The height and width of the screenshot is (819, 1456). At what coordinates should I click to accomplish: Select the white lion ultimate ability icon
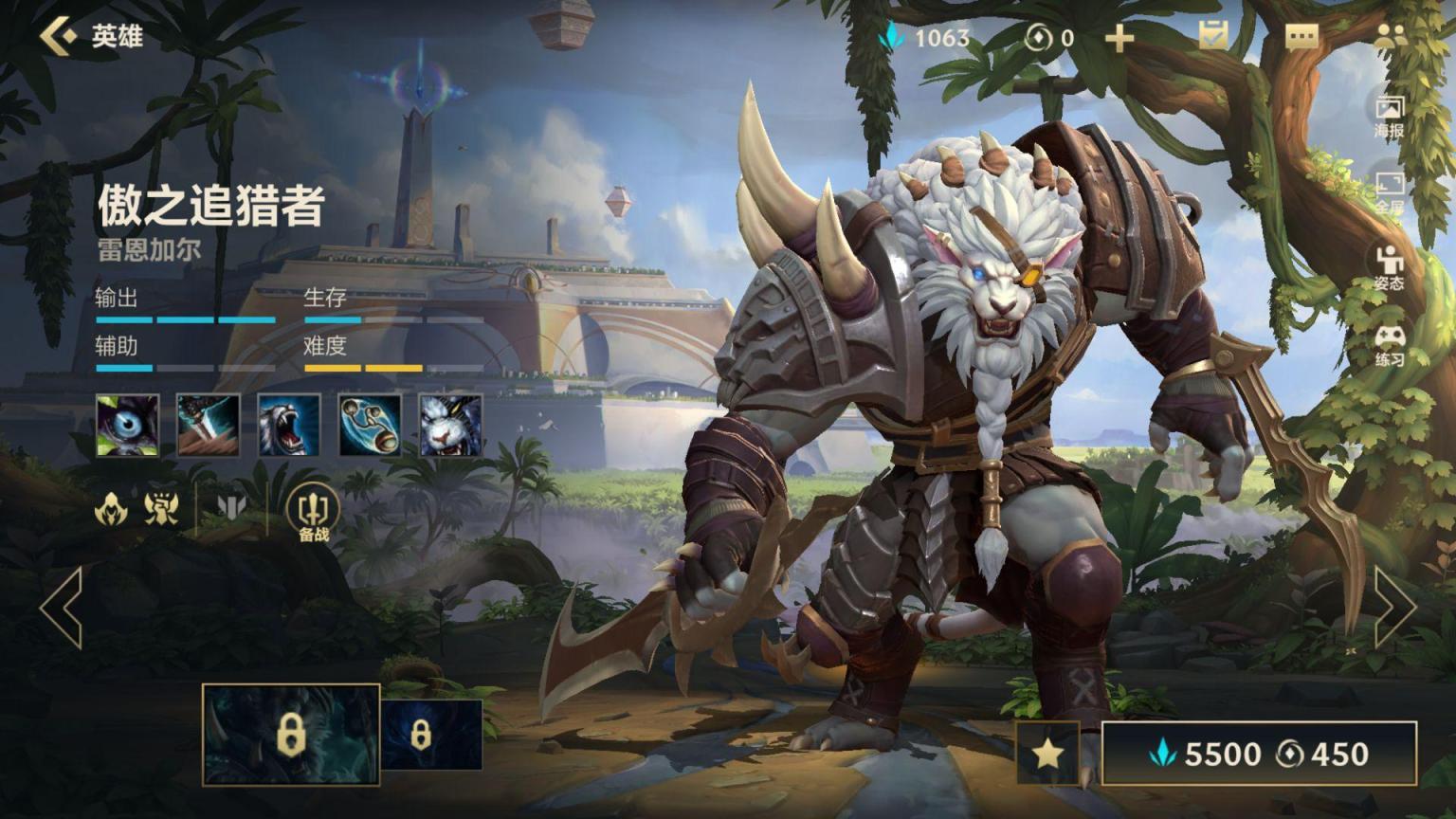pyautogui.click(x=450, y=426)
